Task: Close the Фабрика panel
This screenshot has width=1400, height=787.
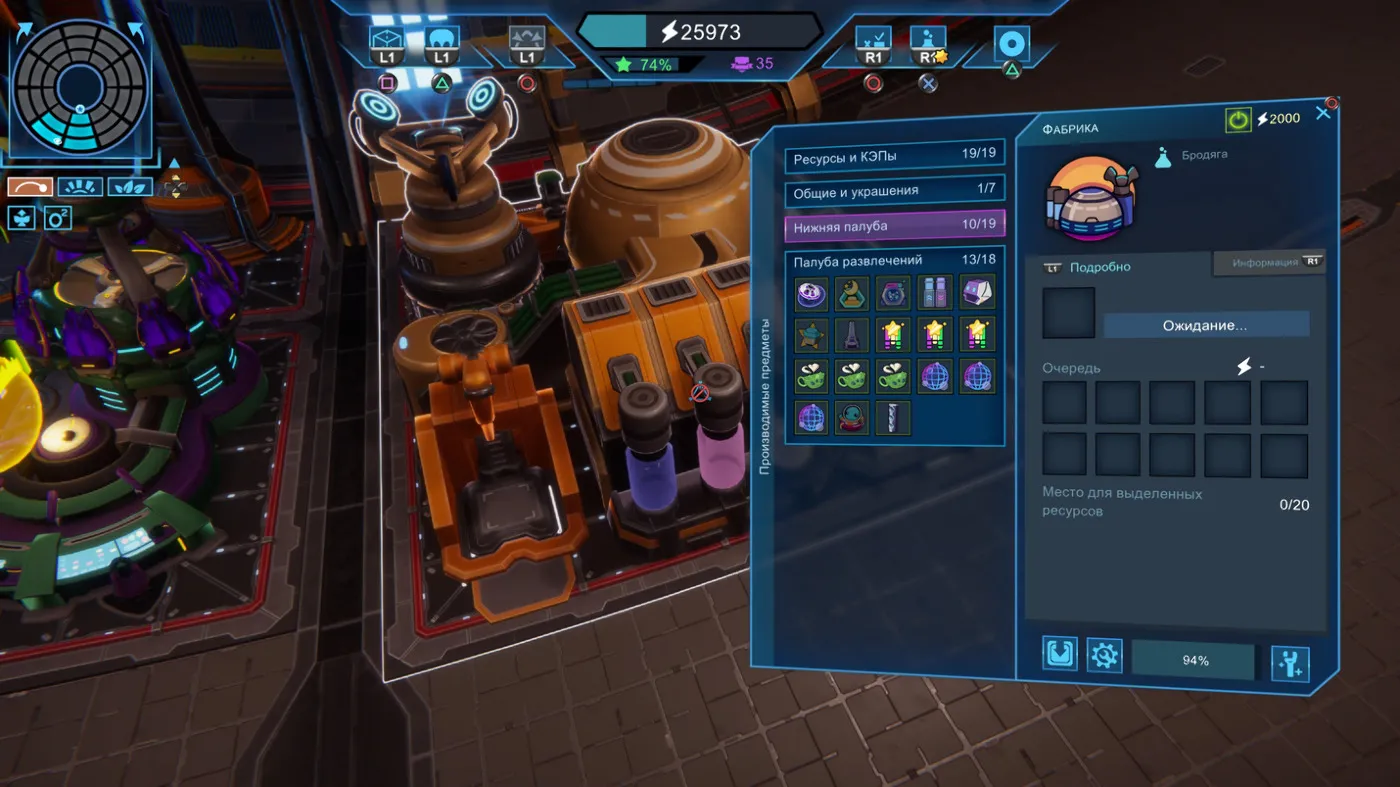Action: pos(1323,114)
